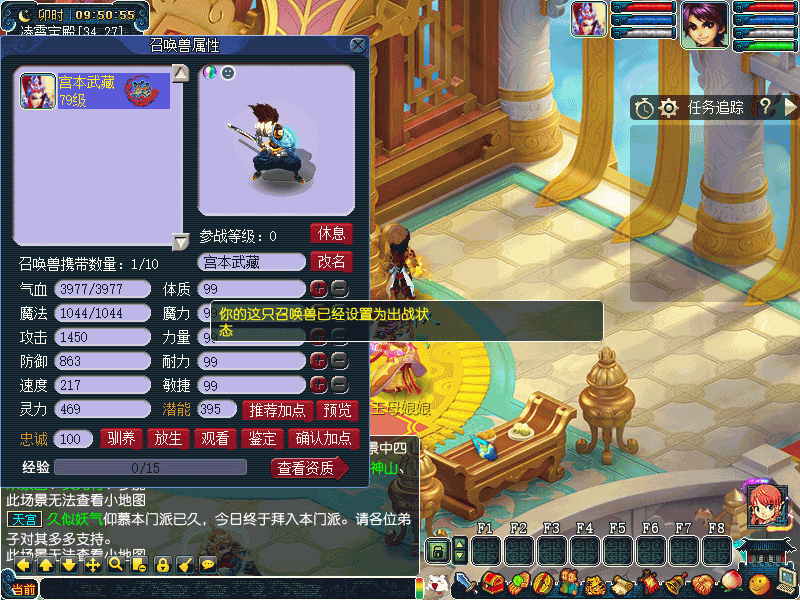800x600 pixels.
Task: Click the 休息 (Rest) button
Action: coord(331,234)
